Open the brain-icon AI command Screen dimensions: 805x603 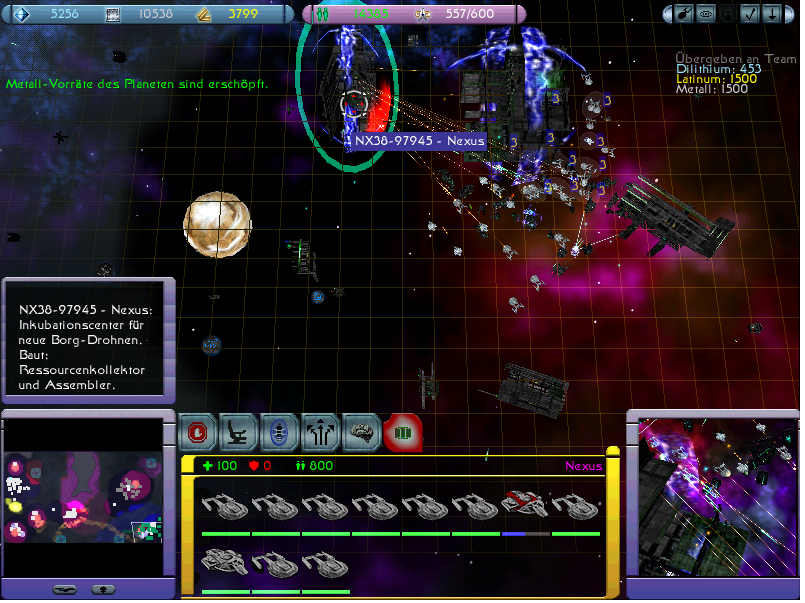click(362, 431)
